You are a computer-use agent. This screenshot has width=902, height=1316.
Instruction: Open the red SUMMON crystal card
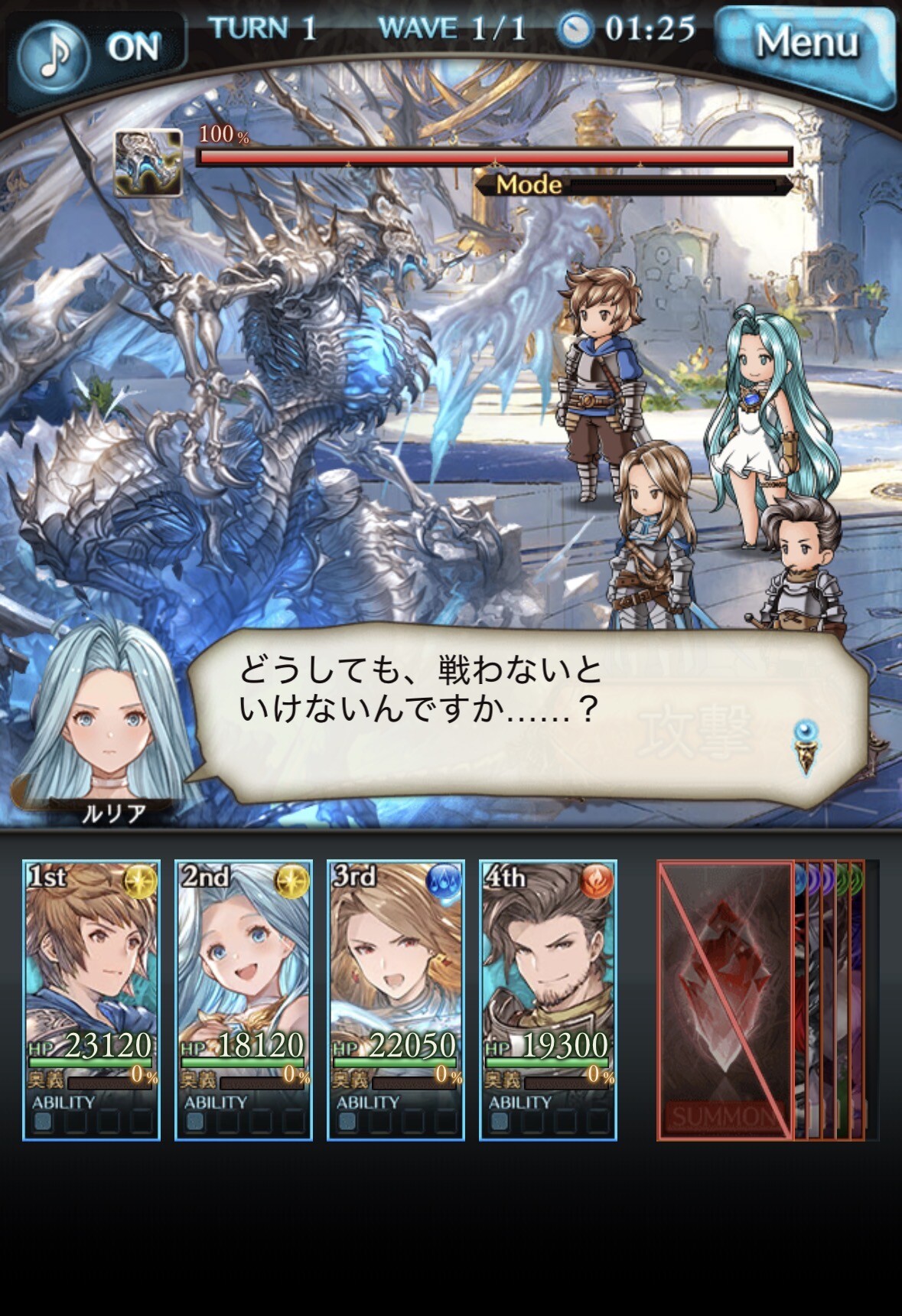coord(725,999)
